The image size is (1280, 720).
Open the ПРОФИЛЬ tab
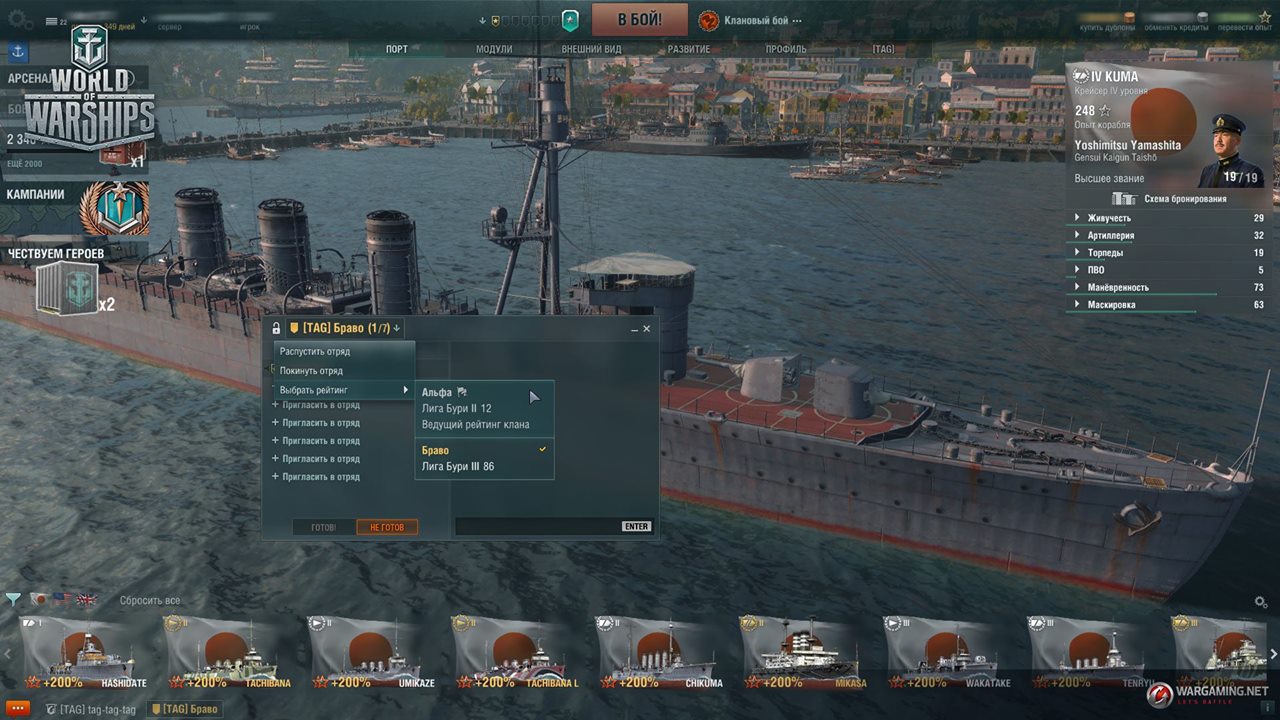point(786,50)
